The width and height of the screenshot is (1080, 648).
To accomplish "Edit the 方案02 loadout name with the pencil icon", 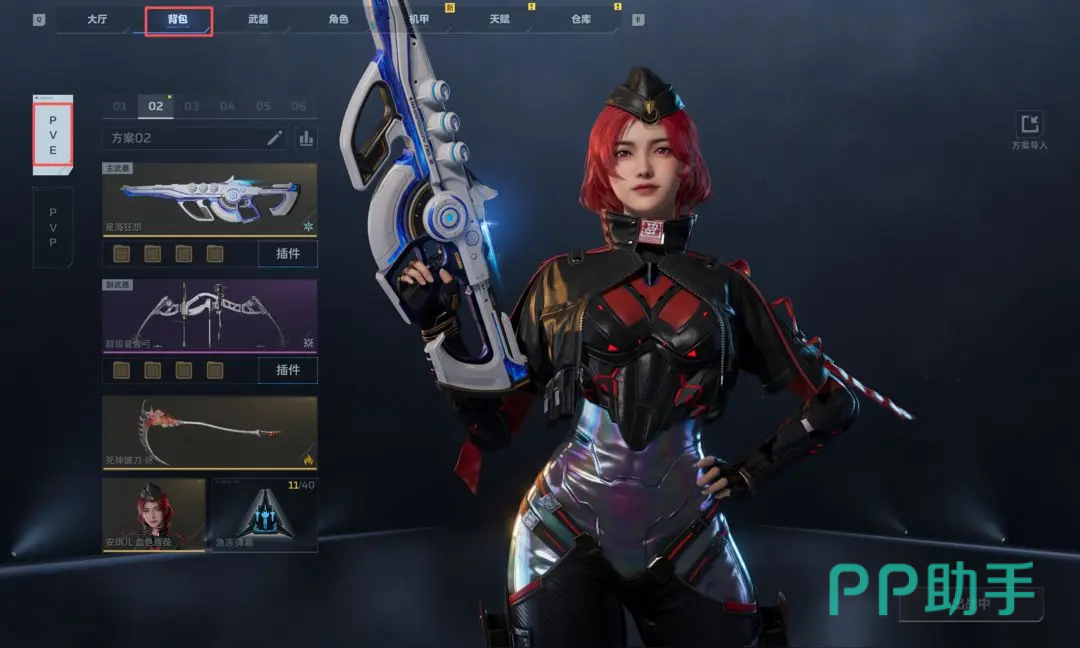I will click(x=274, y=138).
